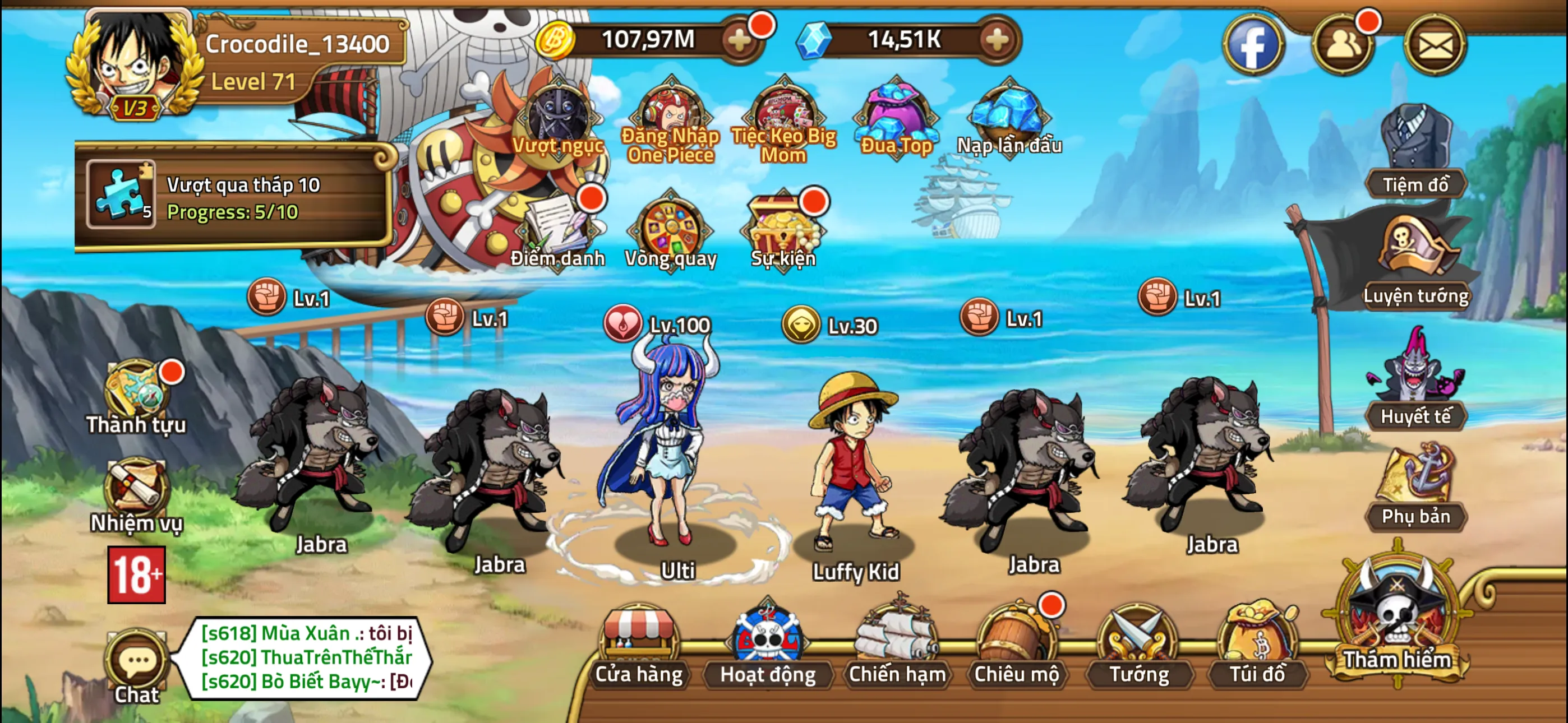Go to Chiến hạm ship screen
This screenshot has width=1568, height=723.
(x=897, y=646)
